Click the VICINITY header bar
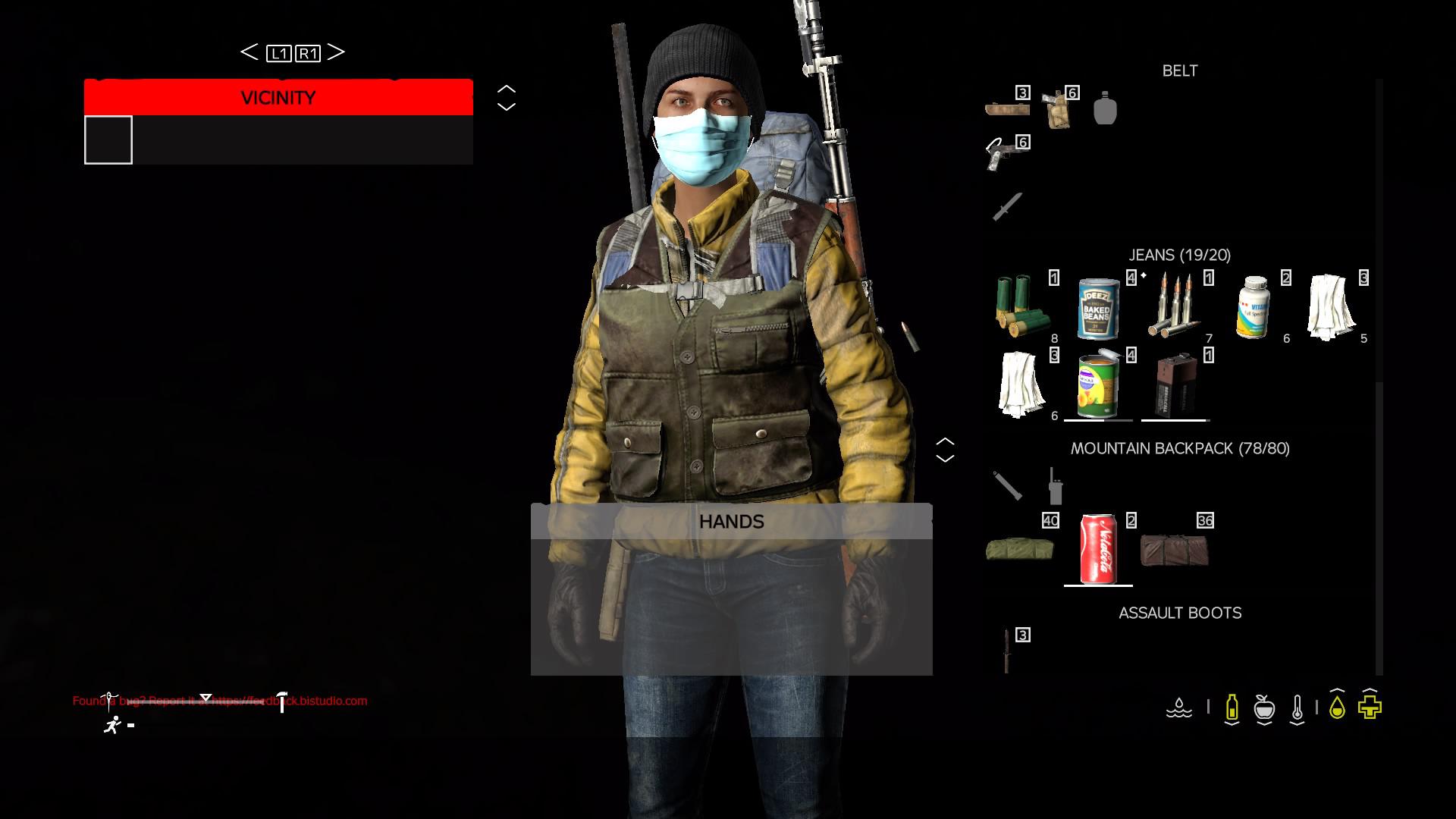1456x819 pixels. (x=278, y=97)
